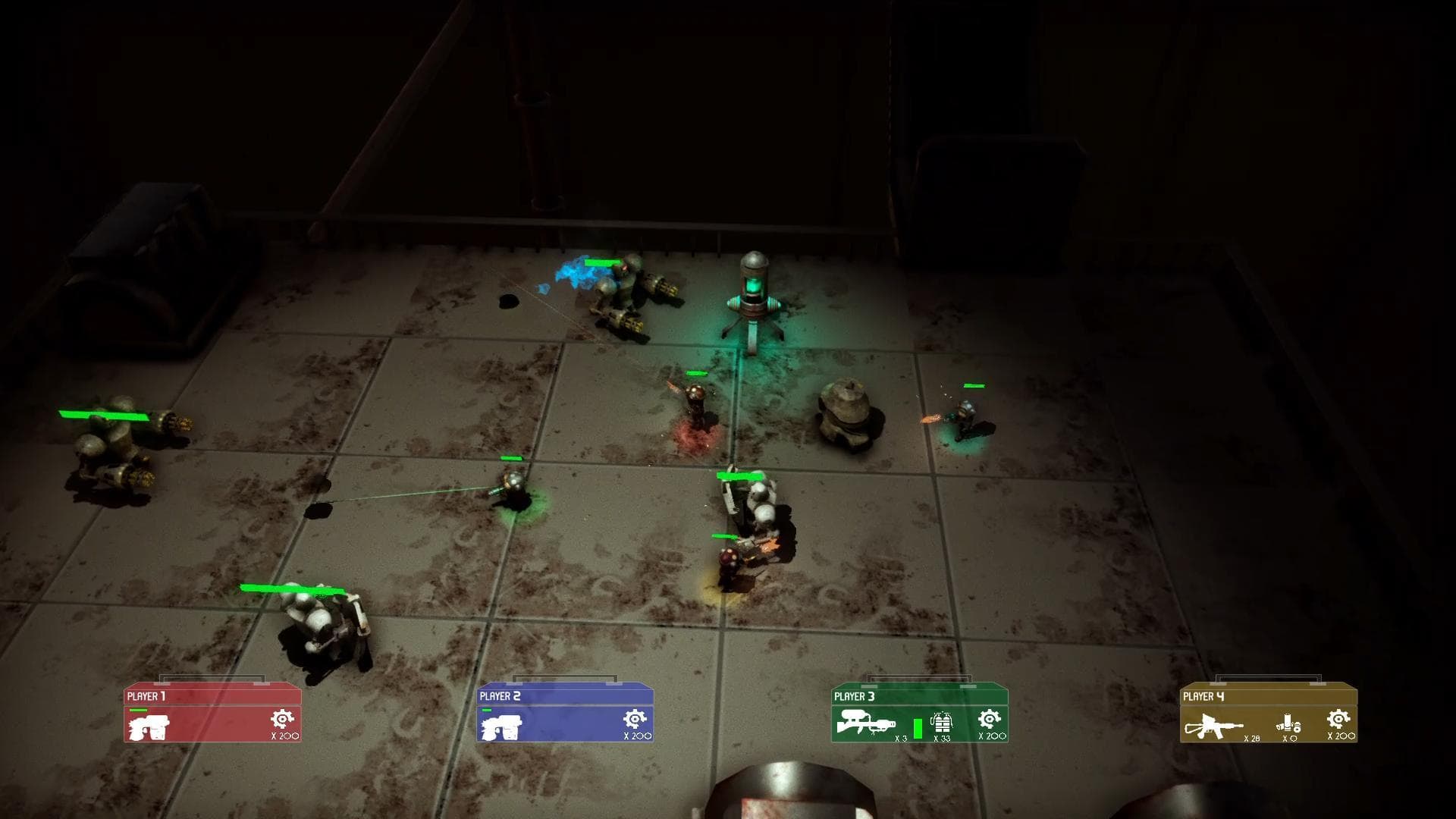Click the gear icon in Player 1's panel
The image size is (1456, 819).
pyautogui.click(x=282, y=719)
